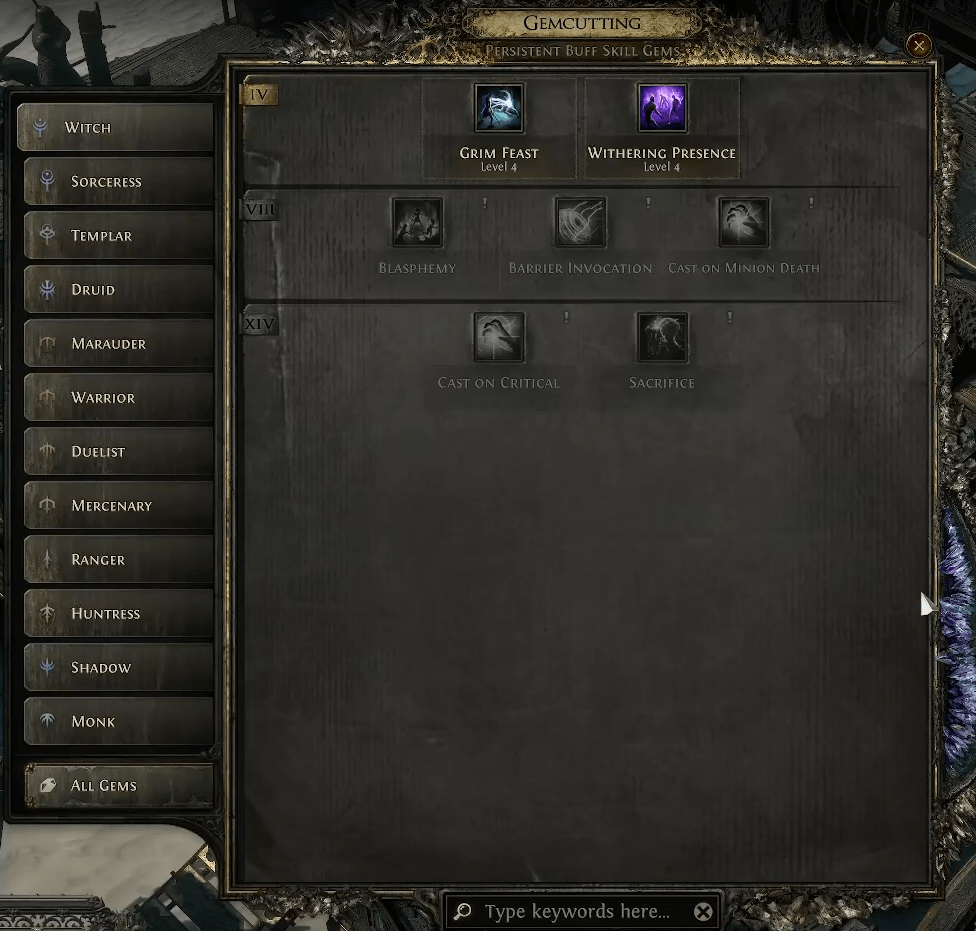The height and width of the screenshot is (931, 976).
Task: Show All Gems
Action: 118,786
